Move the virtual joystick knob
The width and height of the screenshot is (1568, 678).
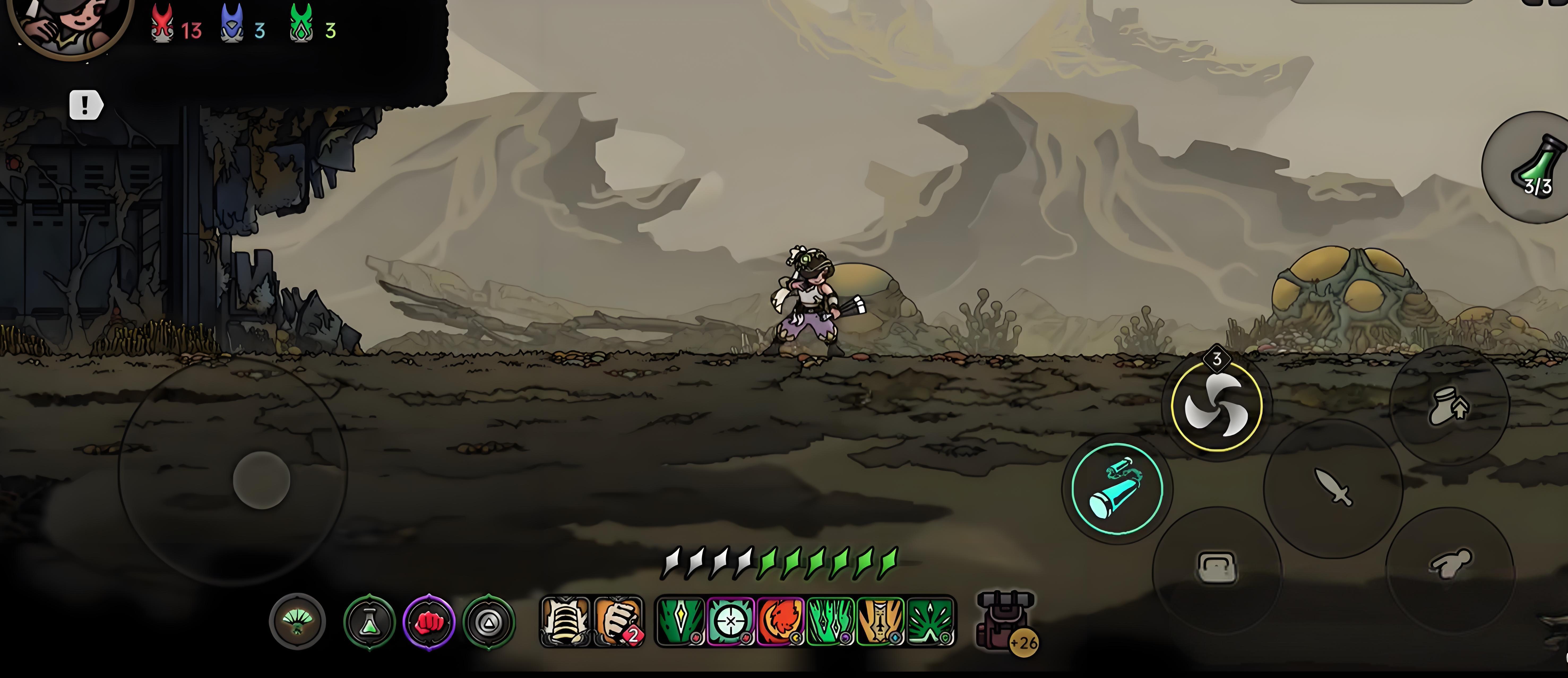[262, 480]
